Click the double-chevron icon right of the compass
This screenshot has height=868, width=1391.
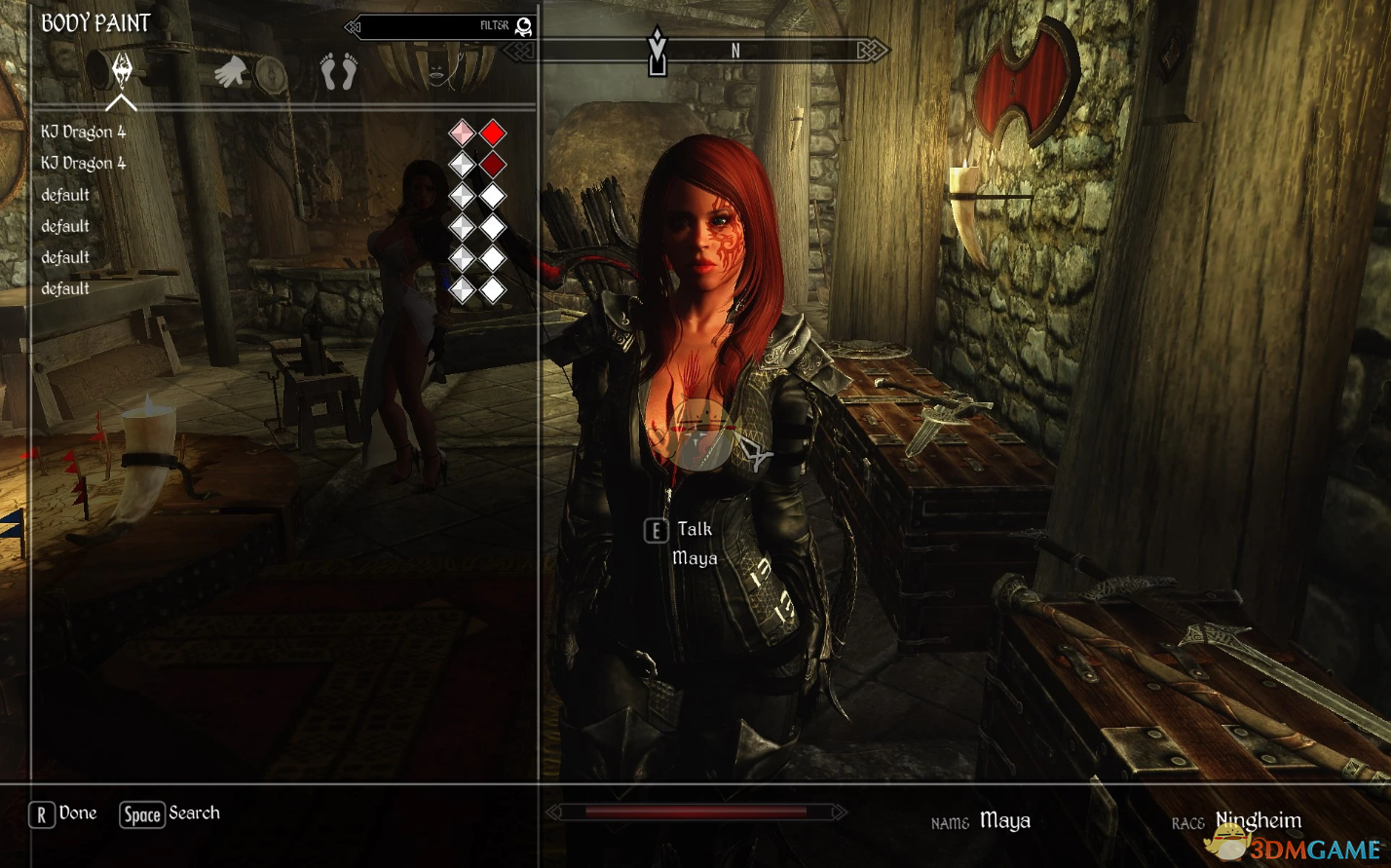(x=867, y=49)
